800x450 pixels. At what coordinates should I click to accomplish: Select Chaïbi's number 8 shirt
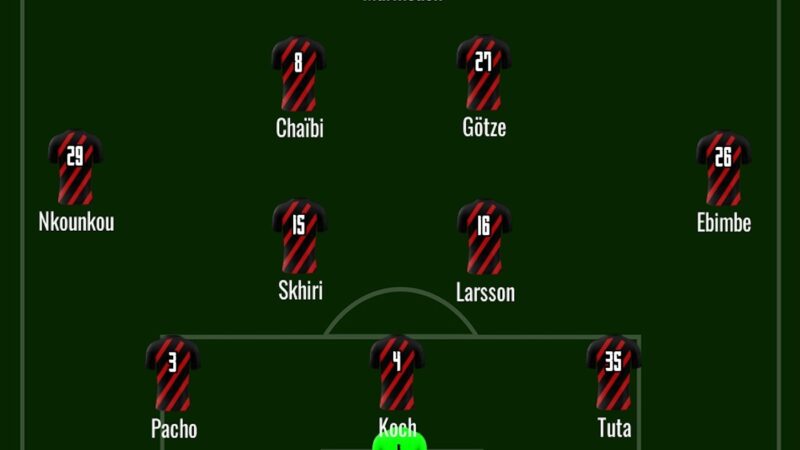coord(299,73)
